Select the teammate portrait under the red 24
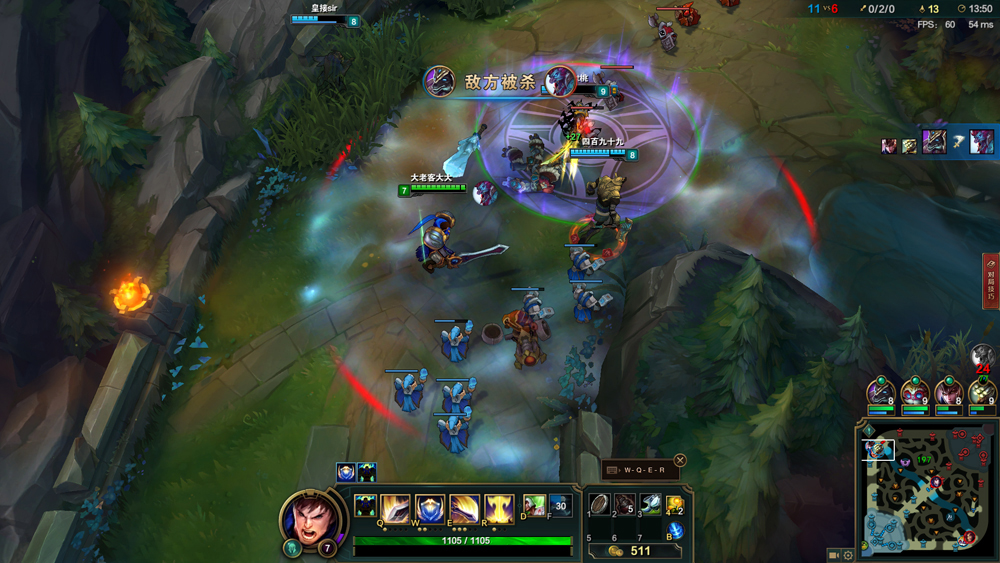Viewport: 1000px width, 563px height. [982, 392]
